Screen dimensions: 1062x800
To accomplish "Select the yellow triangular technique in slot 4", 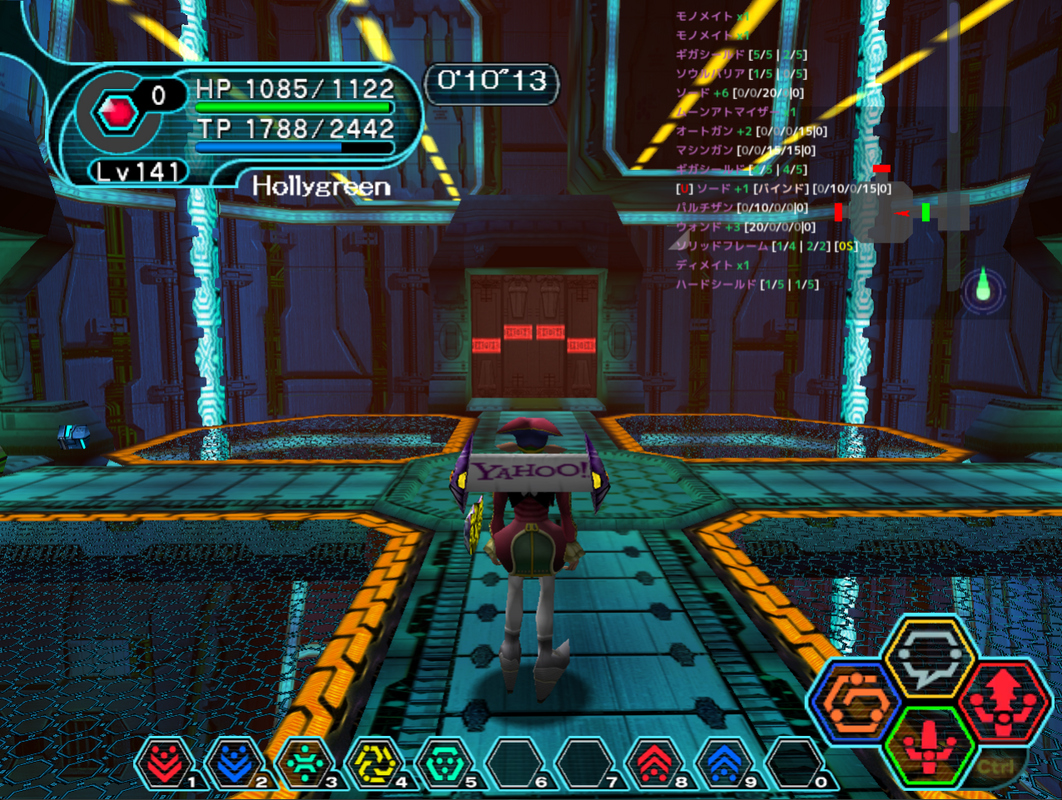I will (371, 763).
